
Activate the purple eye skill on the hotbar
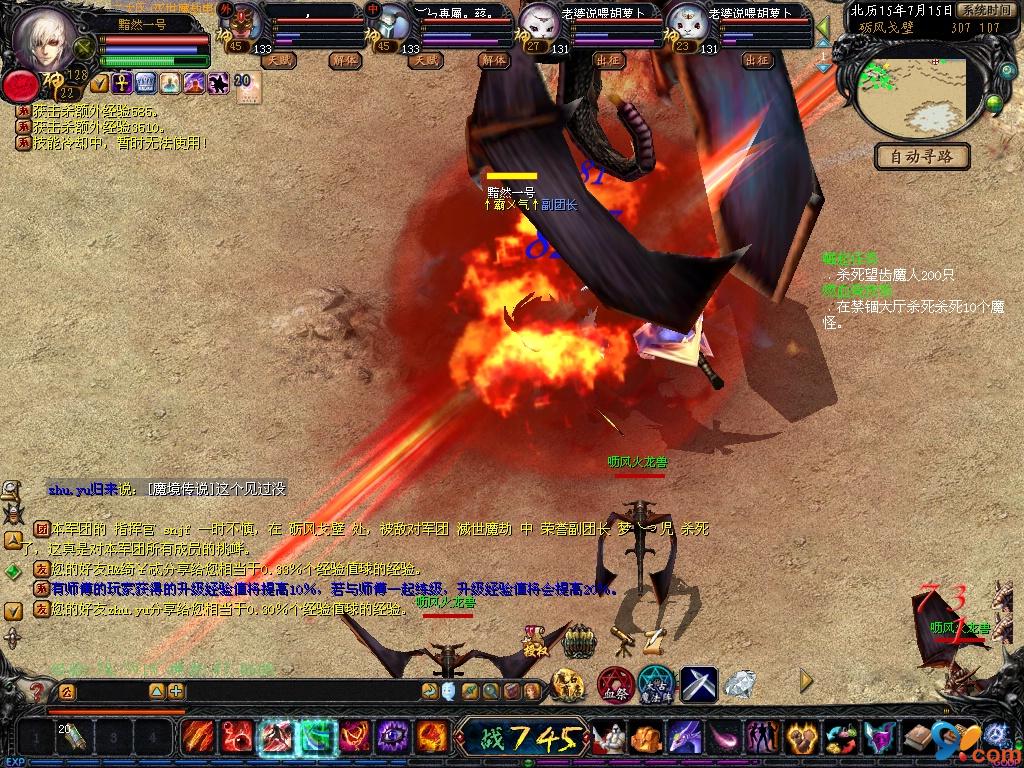[392, 738]
